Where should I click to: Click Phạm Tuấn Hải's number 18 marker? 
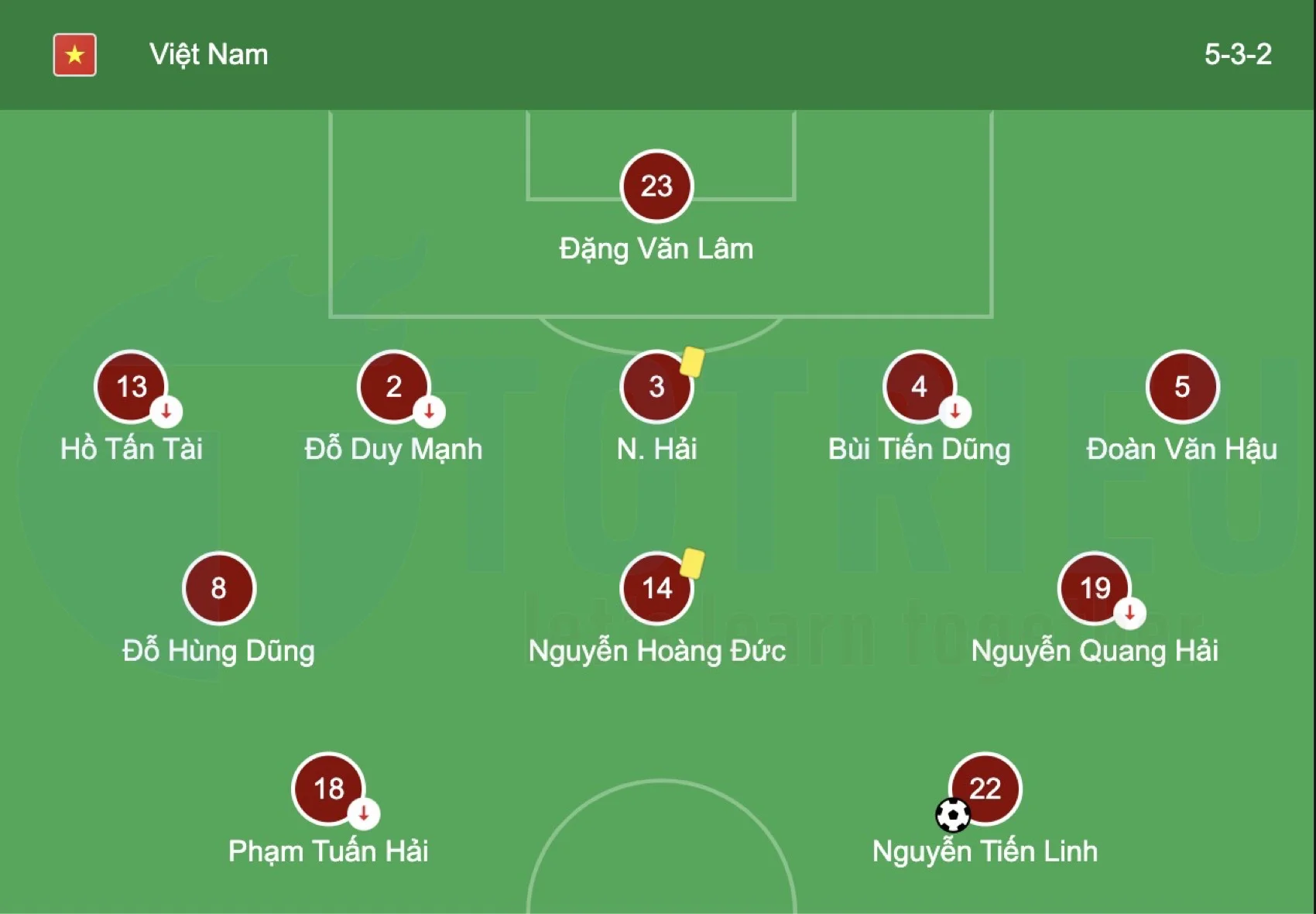click(x=329, y=789)
